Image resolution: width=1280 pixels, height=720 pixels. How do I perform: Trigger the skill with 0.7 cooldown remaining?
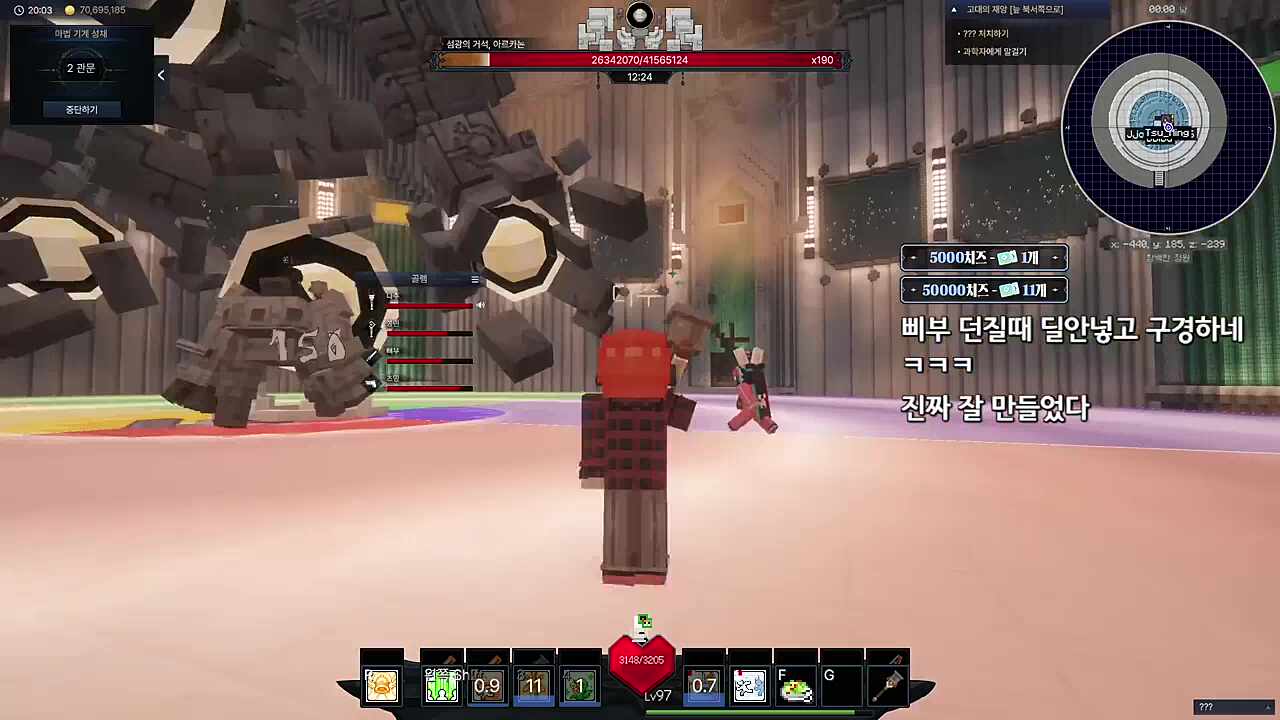coord(703,685)
